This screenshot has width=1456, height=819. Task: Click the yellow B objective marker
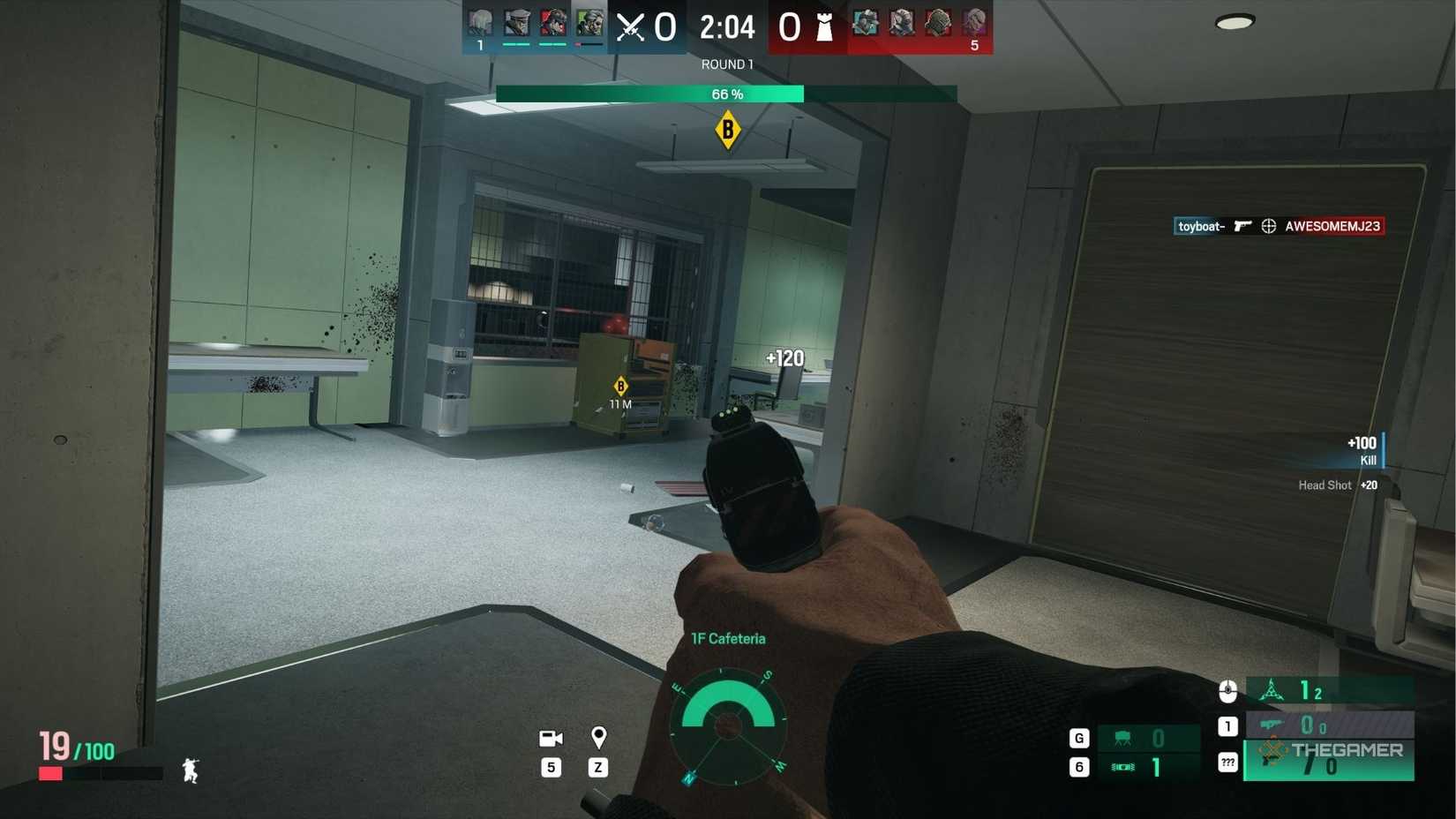(x=726, y=130)
